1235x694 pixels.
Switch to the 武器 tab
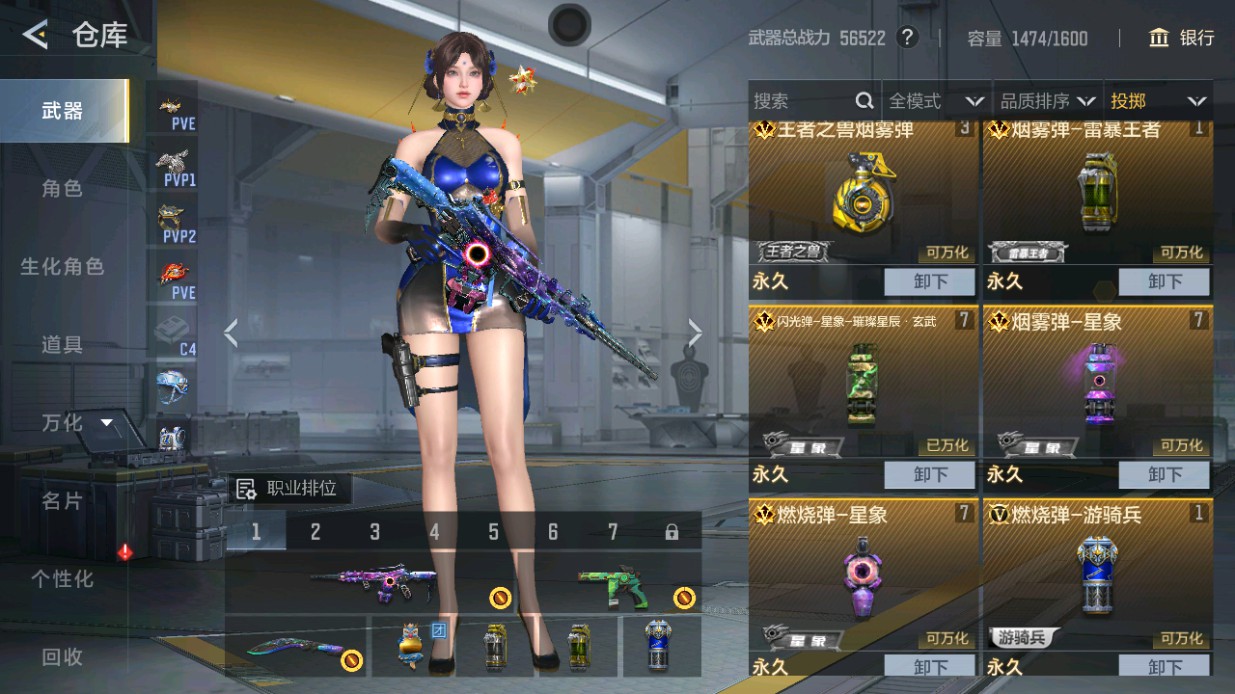(x=63, y=111)
